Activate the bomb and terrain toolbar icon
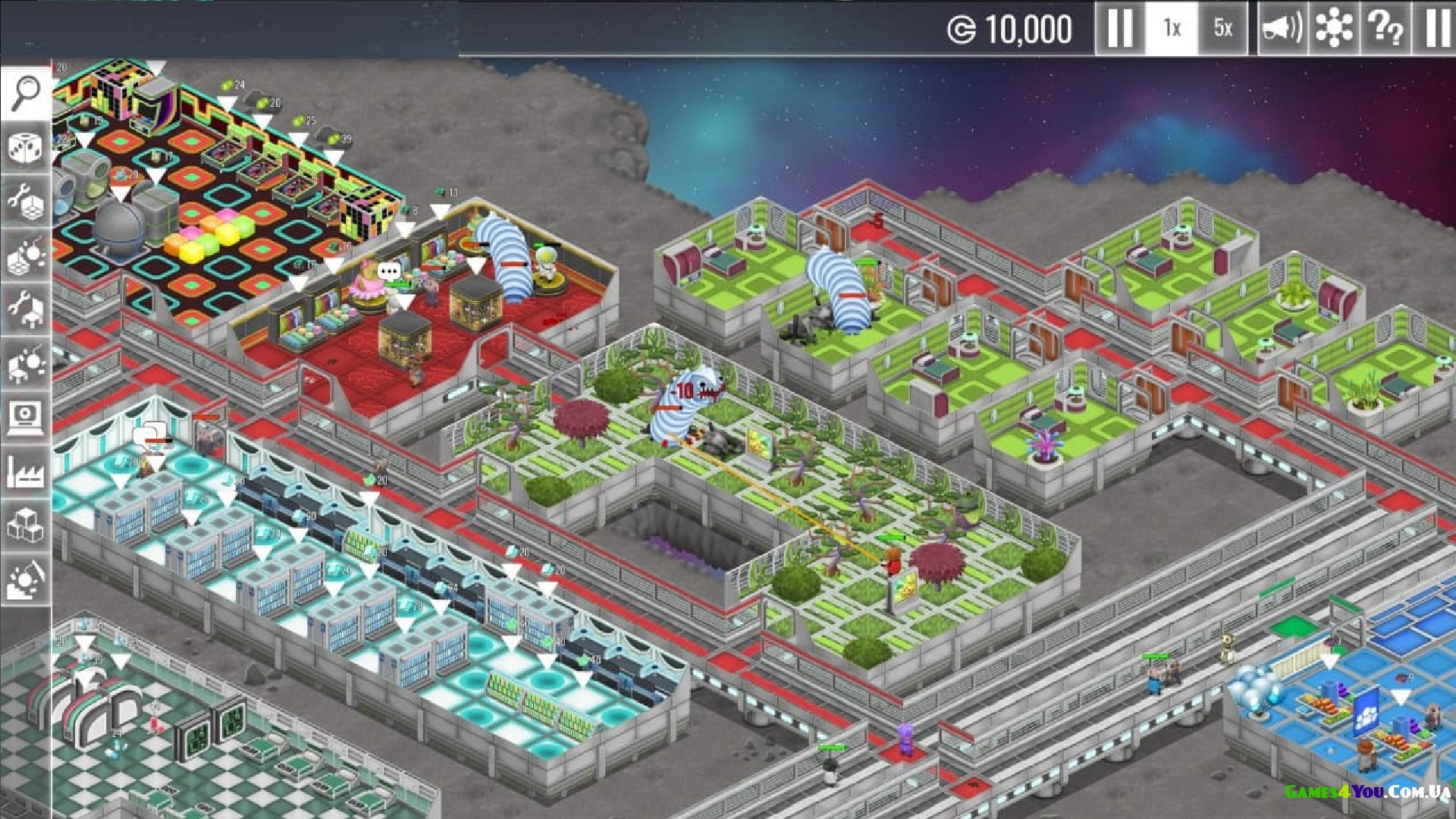Screen dimensions: 1456x819 pos(26,579)
